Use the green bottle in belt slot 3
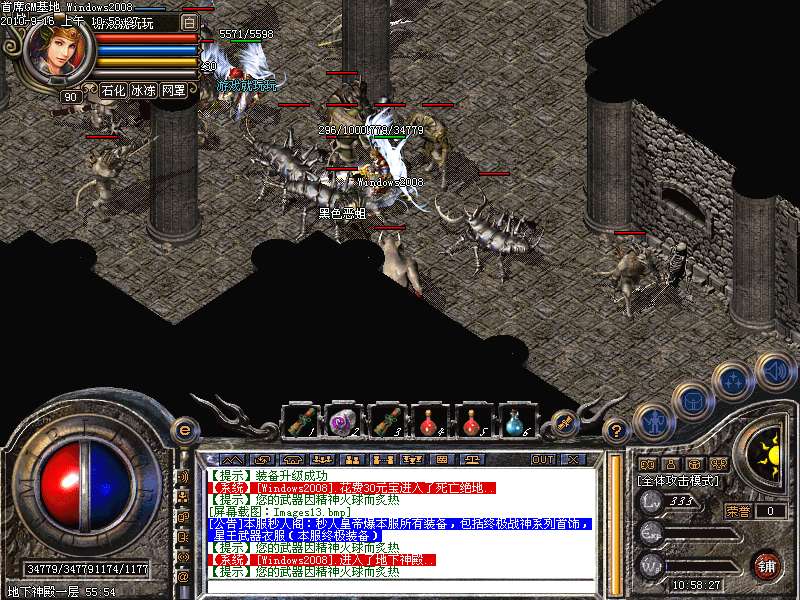 click(x=387, y=421)
